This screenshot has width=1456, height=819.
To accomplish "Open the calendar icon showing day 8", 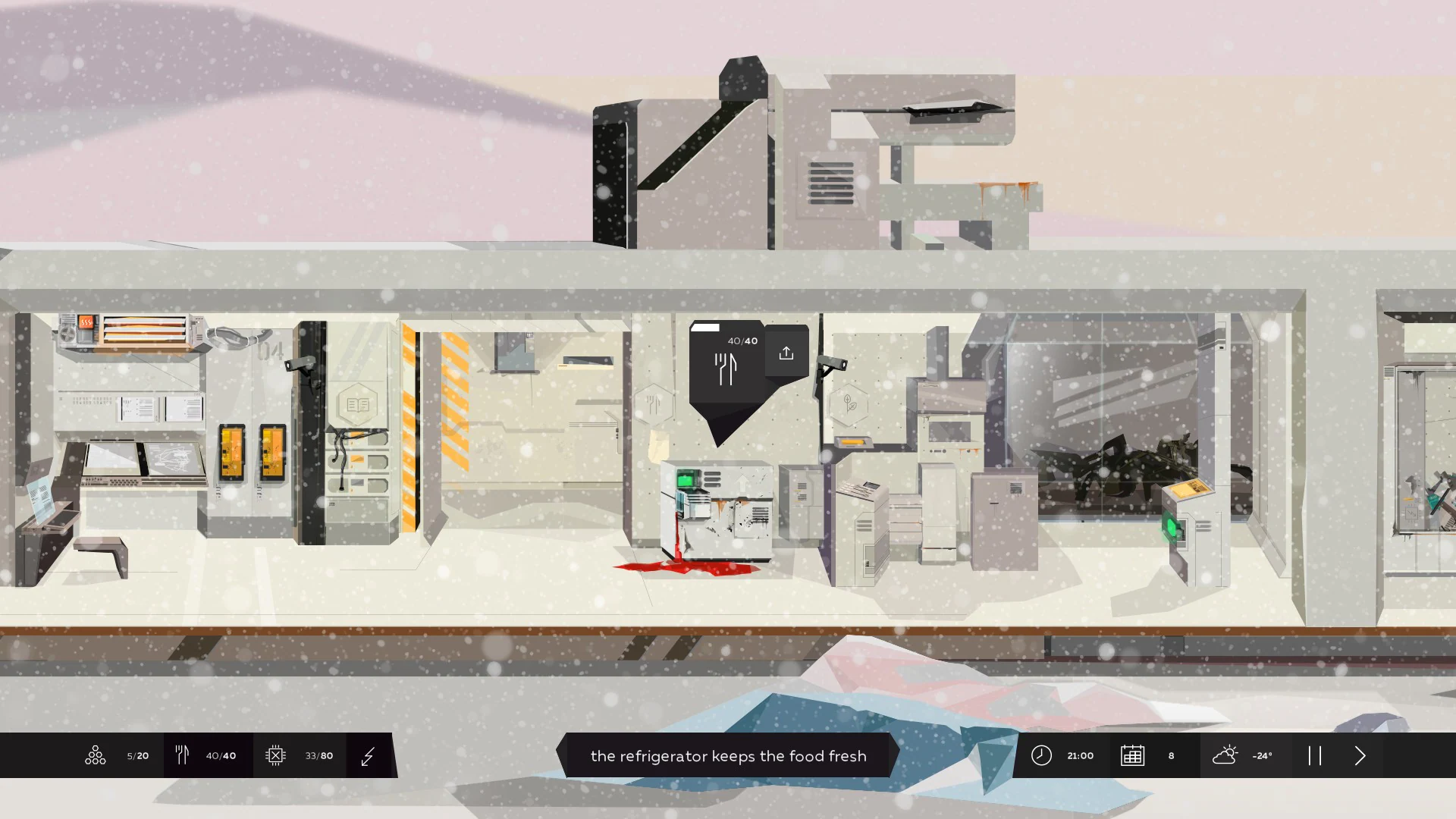I will coord(1132,755).
